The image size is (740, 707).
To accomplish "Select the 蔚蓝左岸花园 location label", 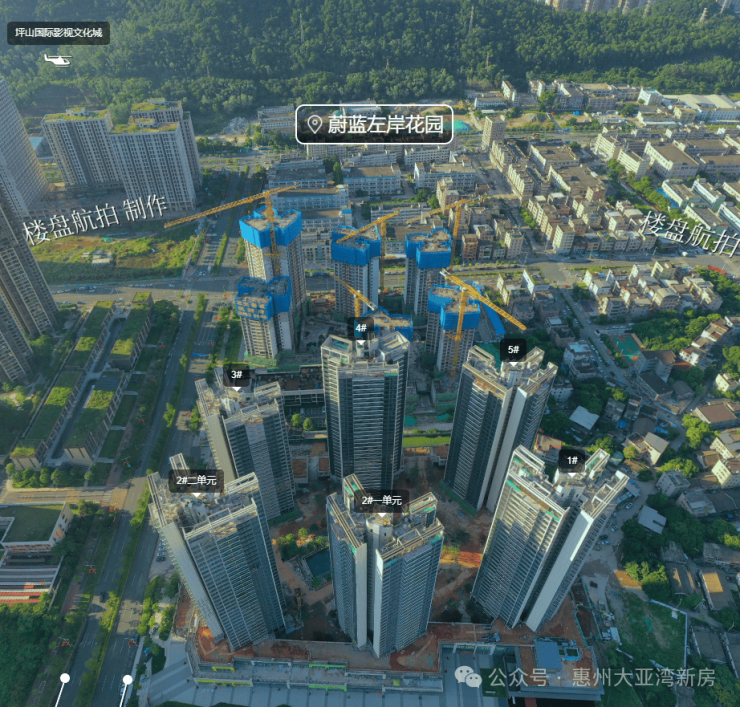I will coord(374,124).
